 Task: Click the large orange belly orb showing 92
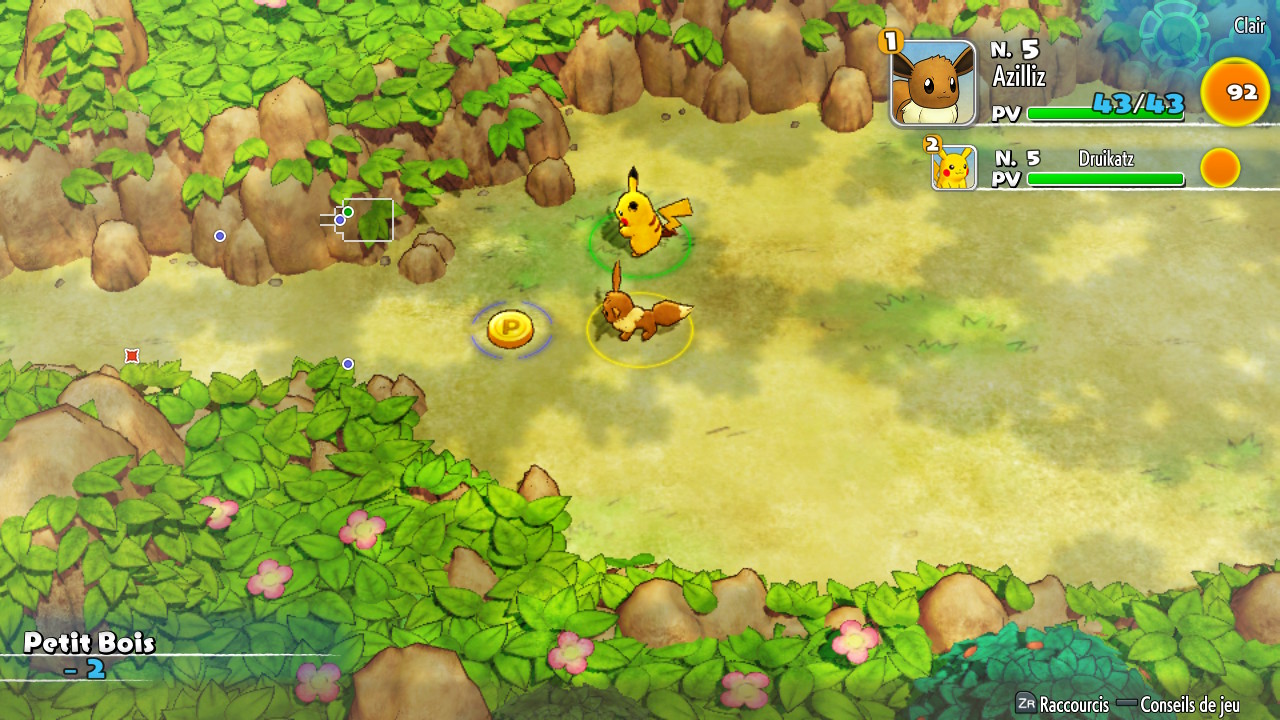click(x=1235, y=91)
